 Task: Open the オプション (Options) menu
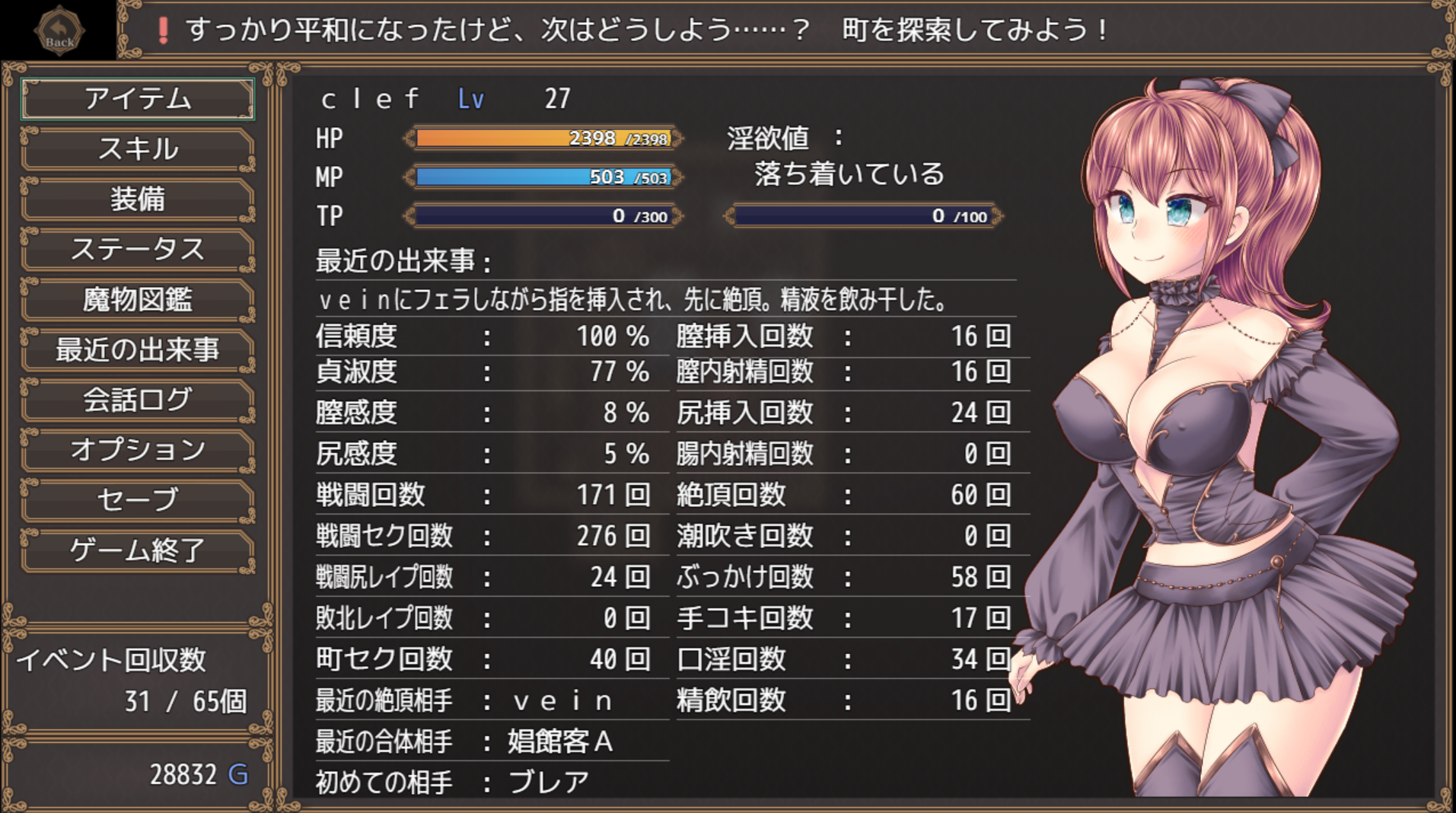138,450
